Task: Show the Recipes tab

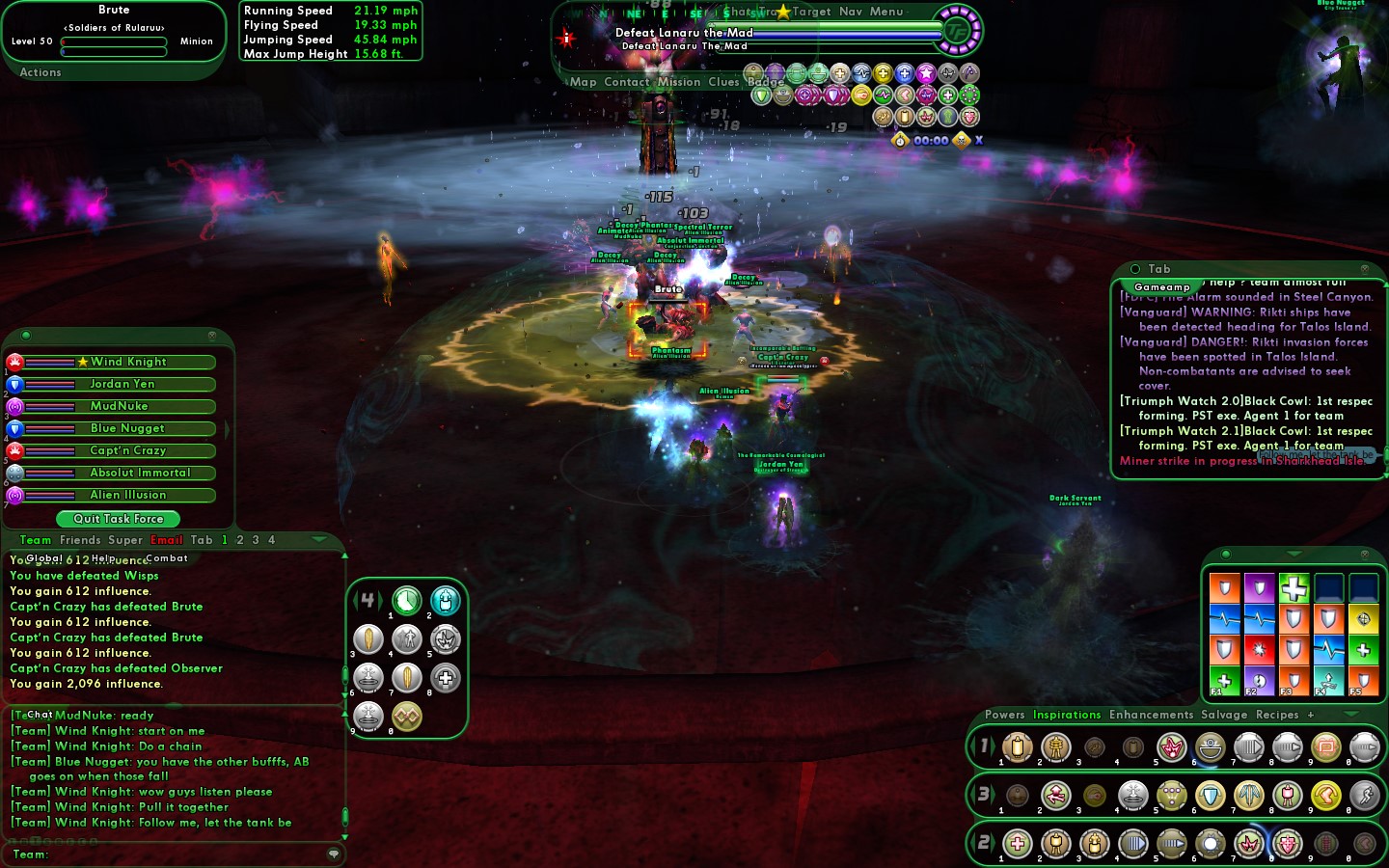Action: coord(1277,715)
